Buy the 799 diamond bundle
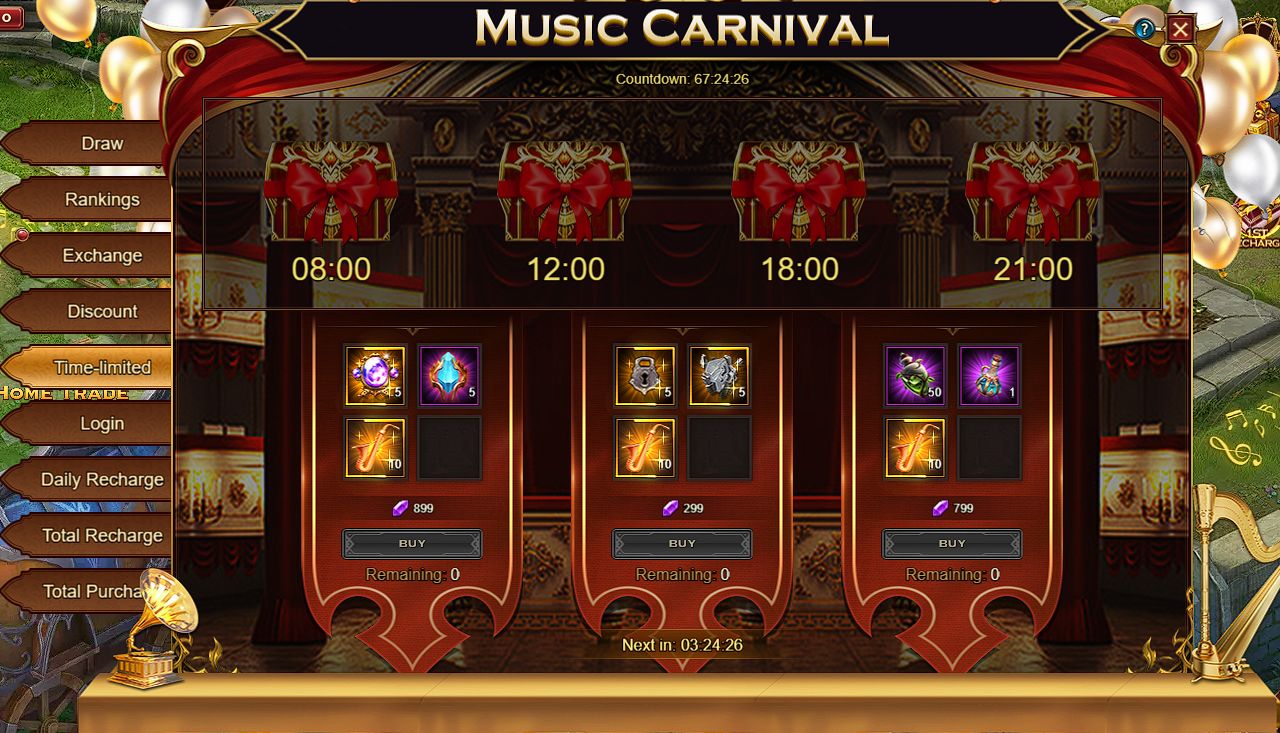This screenshot has height=733, width=1280. pyautogui.click(x=952, y=544)
